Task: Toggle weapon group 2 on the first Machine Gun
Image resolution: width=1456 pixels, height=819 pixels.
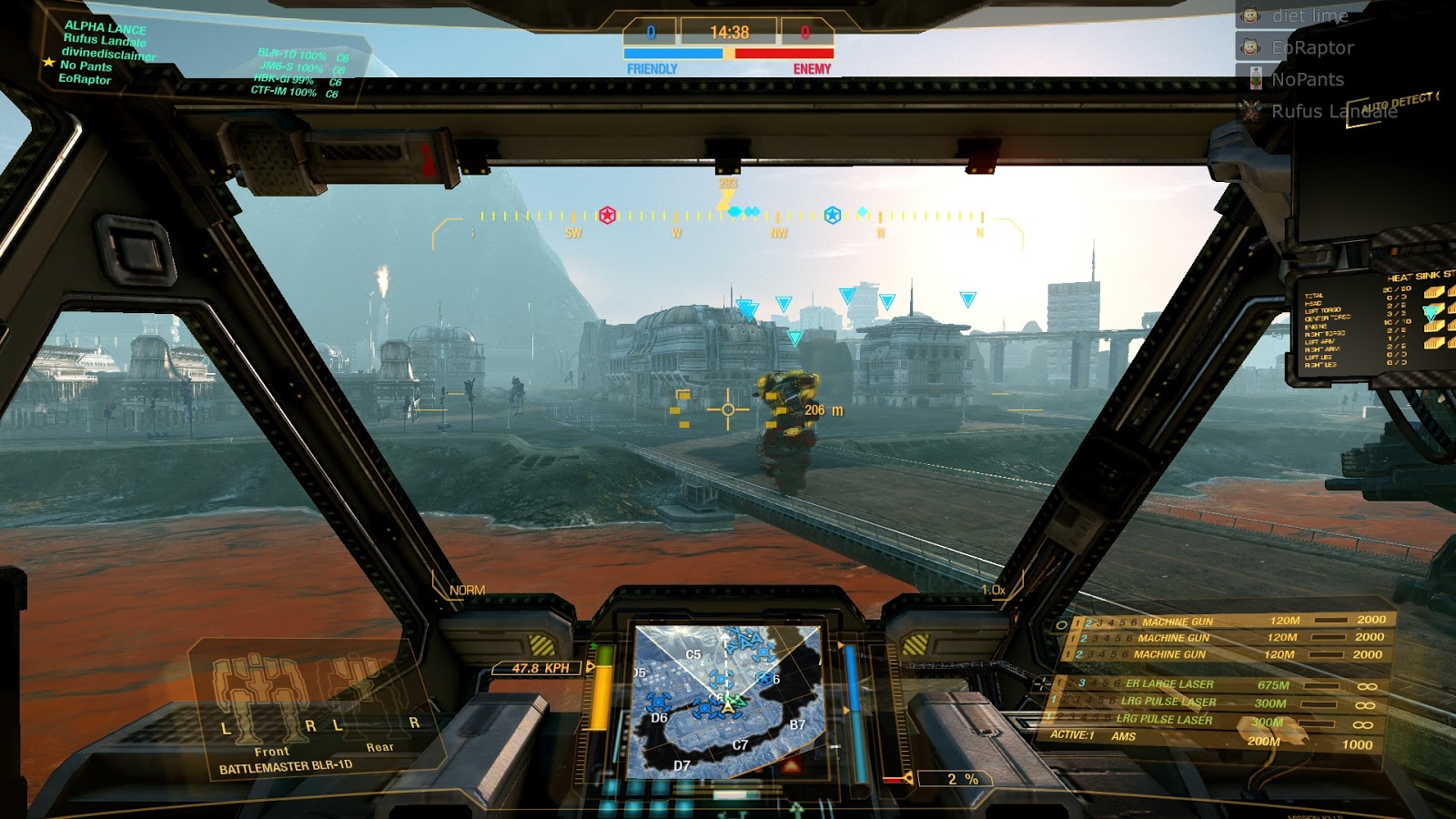Action: coord(1088,622)
